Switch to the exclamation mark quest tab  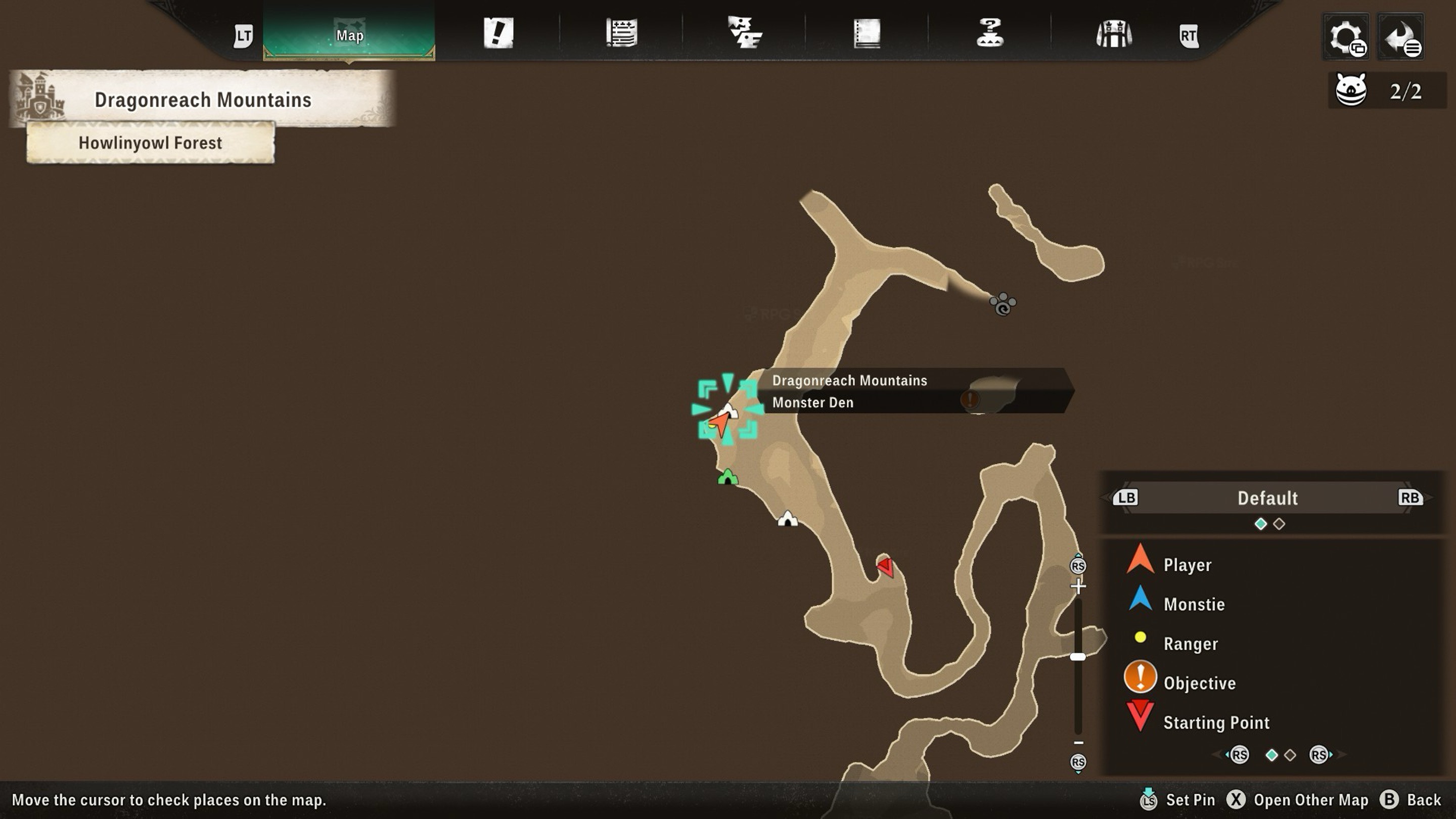coord(498,33)
